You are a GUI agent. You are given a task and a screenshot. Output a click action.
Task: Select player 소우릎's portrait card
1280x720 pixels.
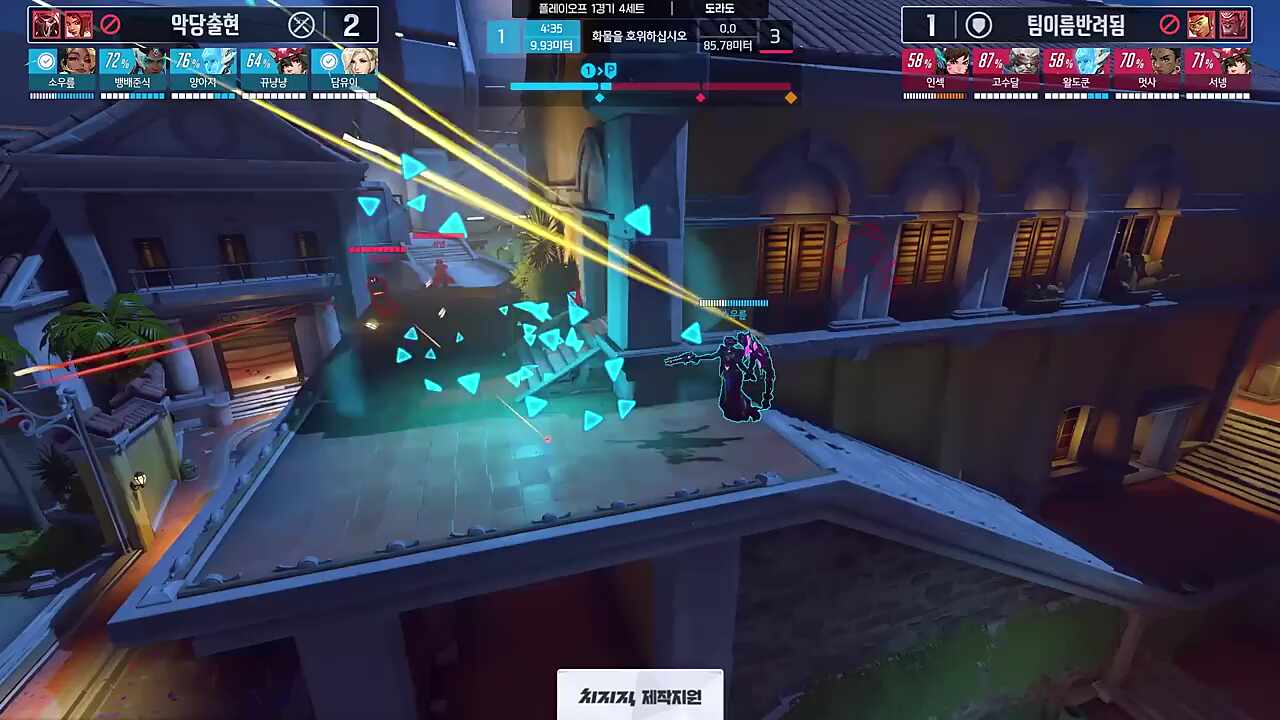pyautogui.click(x=62, y=73)
